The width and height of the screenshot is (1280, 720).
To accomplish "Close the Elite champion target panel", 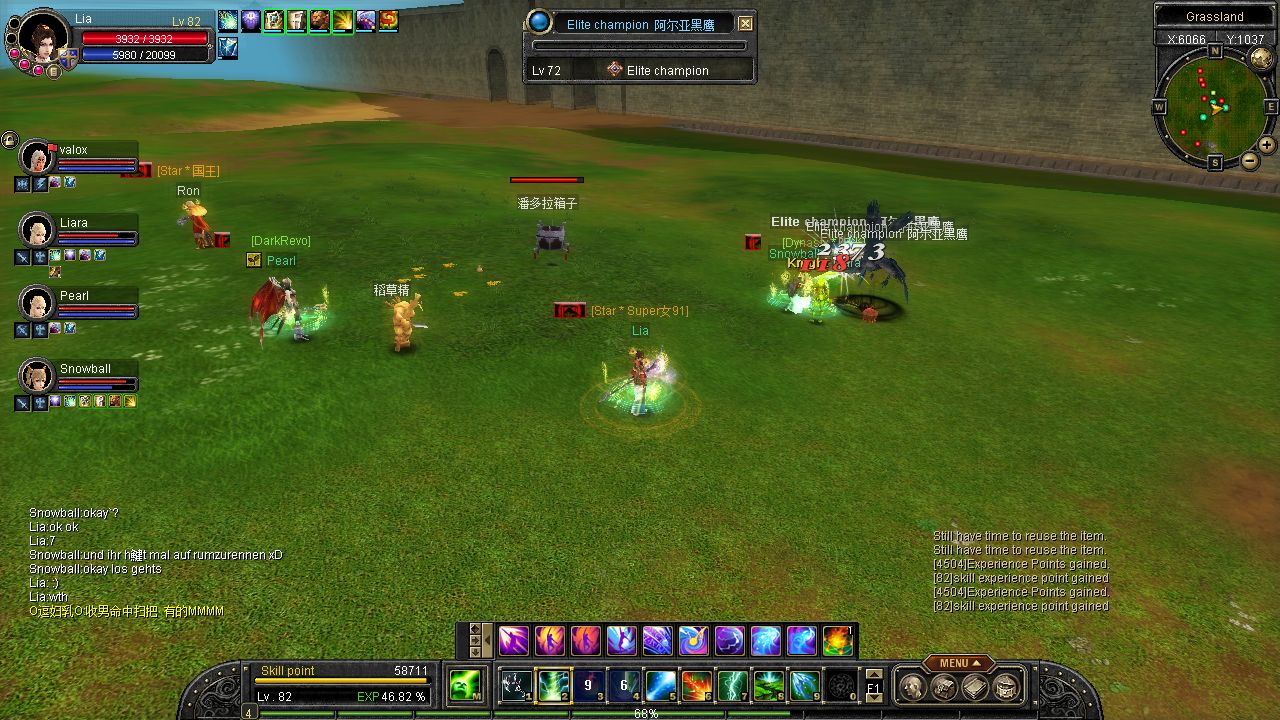I will [745, 23].
